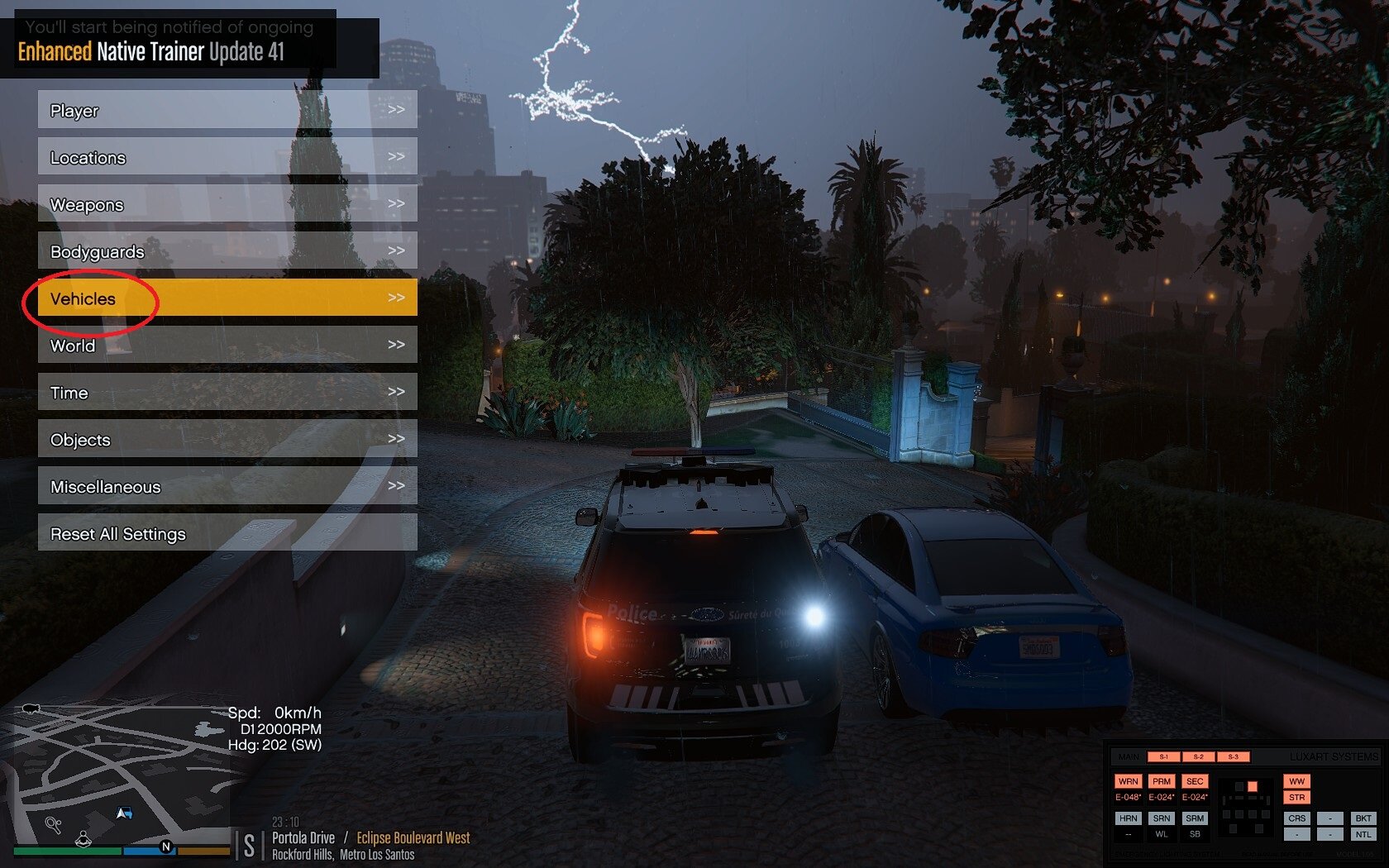Switch on the CRS button
Viewport: 1389px width, 868px height.
click(1296, 818)
